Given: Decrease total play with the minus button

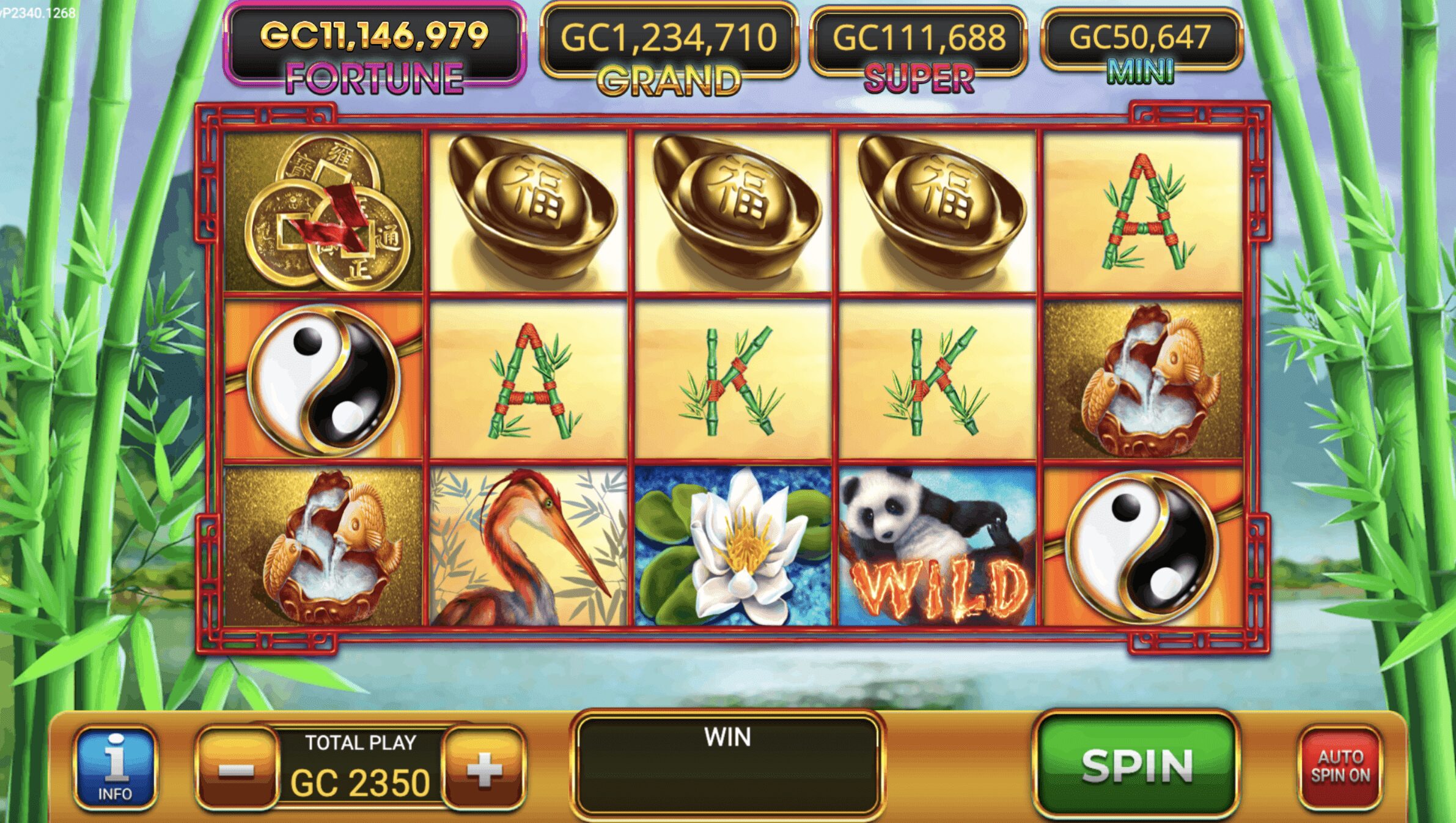Looking at the screenshot, I should pos(237,768).
